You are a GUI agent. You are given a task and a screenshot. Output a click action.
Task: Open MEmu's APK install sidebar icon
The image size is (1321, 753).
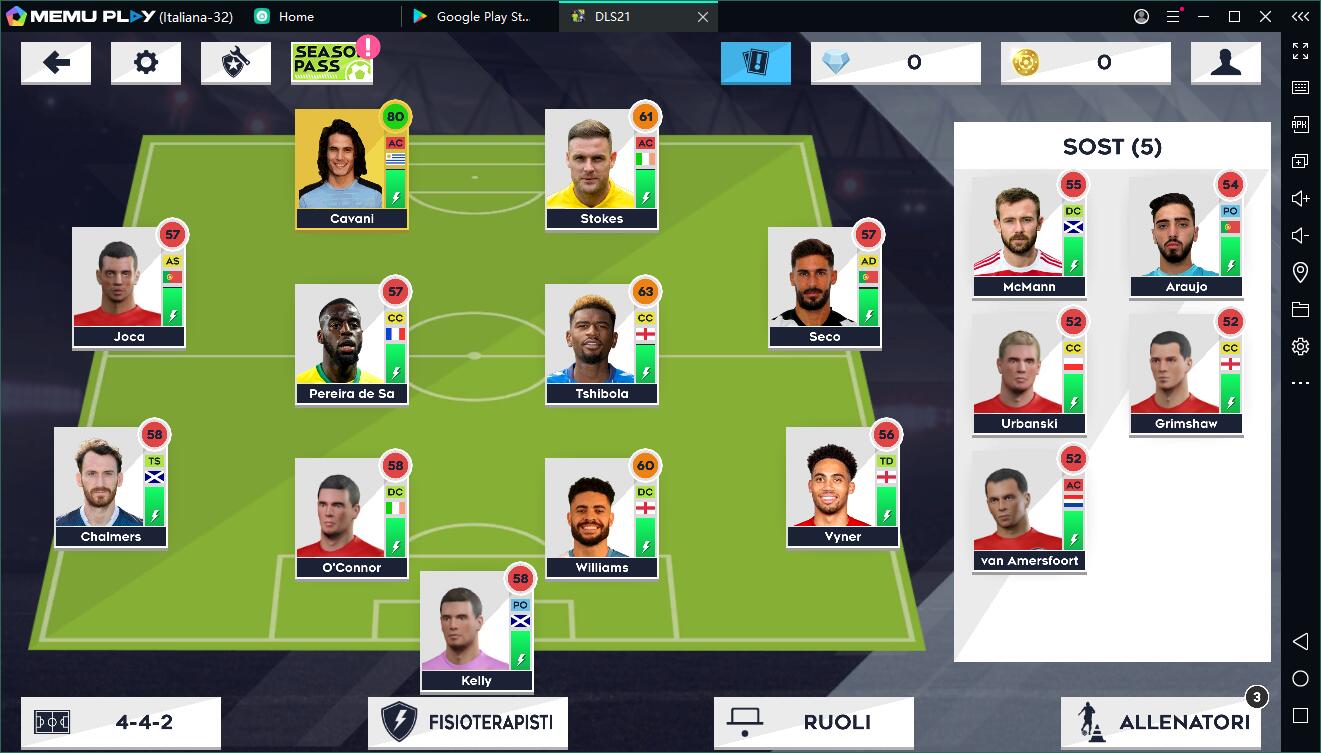coord(1301,123)
